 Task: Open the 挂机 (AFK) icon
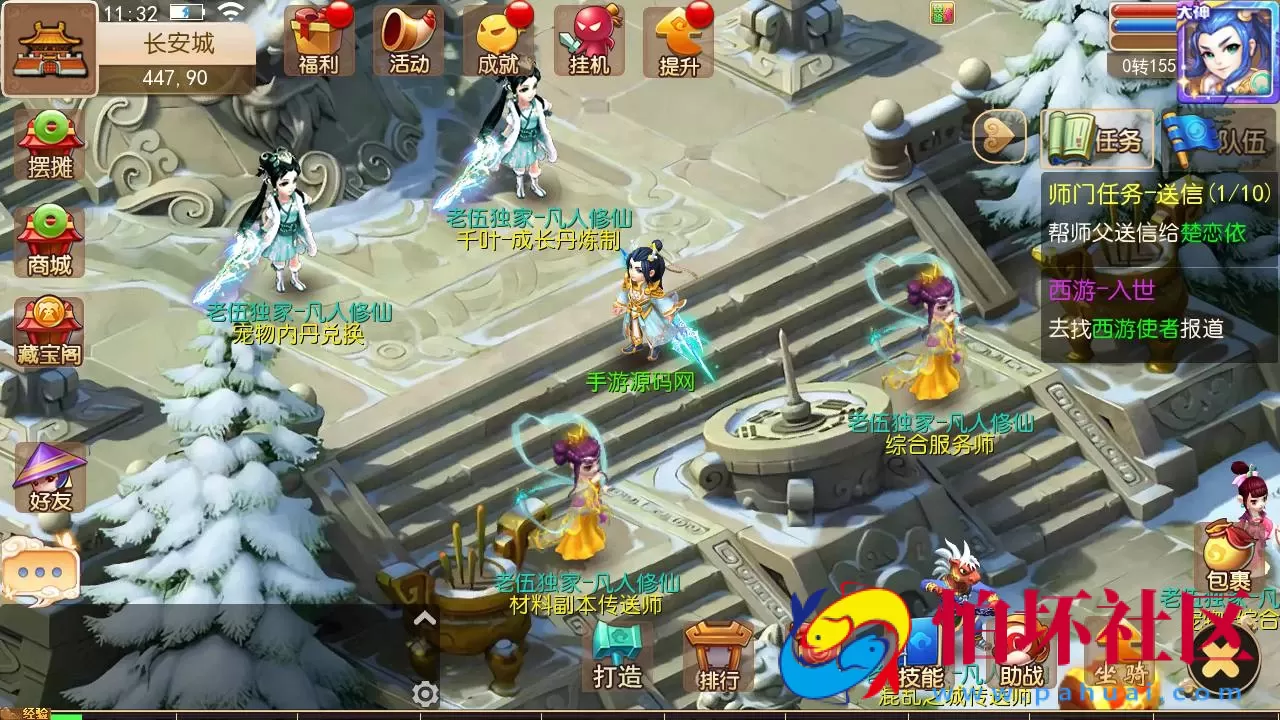coord(589,40)
